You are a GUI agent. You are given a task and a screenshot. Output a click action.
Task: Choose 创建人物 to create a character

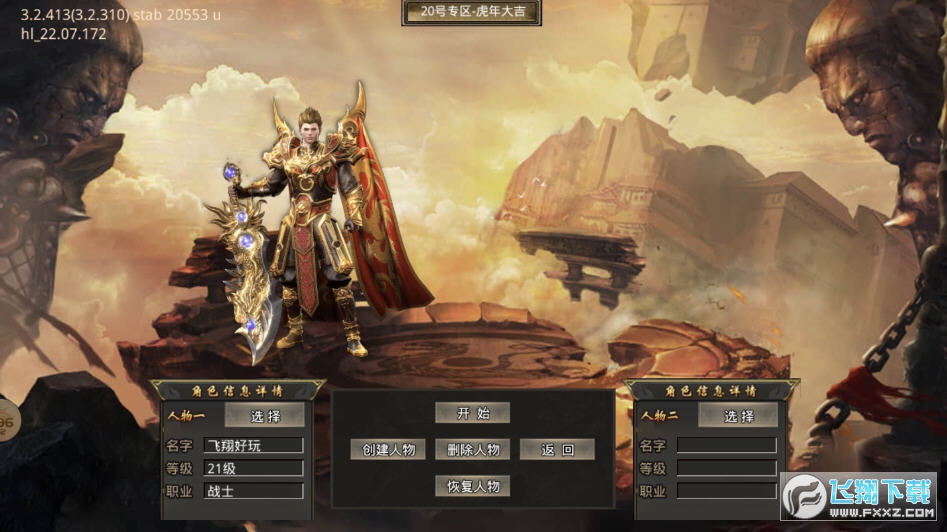(x=388, y=450)
